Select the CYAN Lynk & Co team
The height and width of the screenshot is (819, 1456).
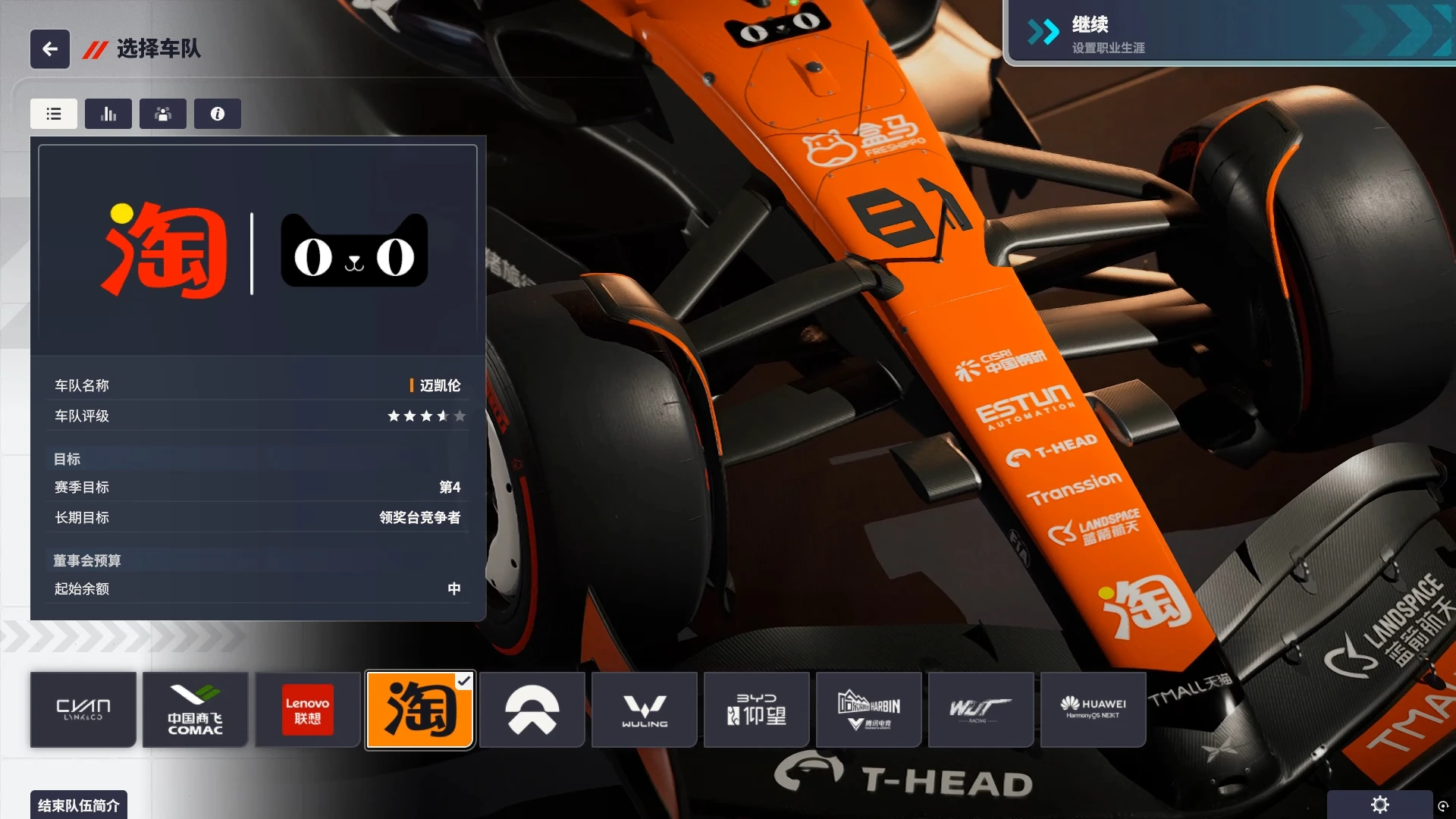[x=83, y=710]
